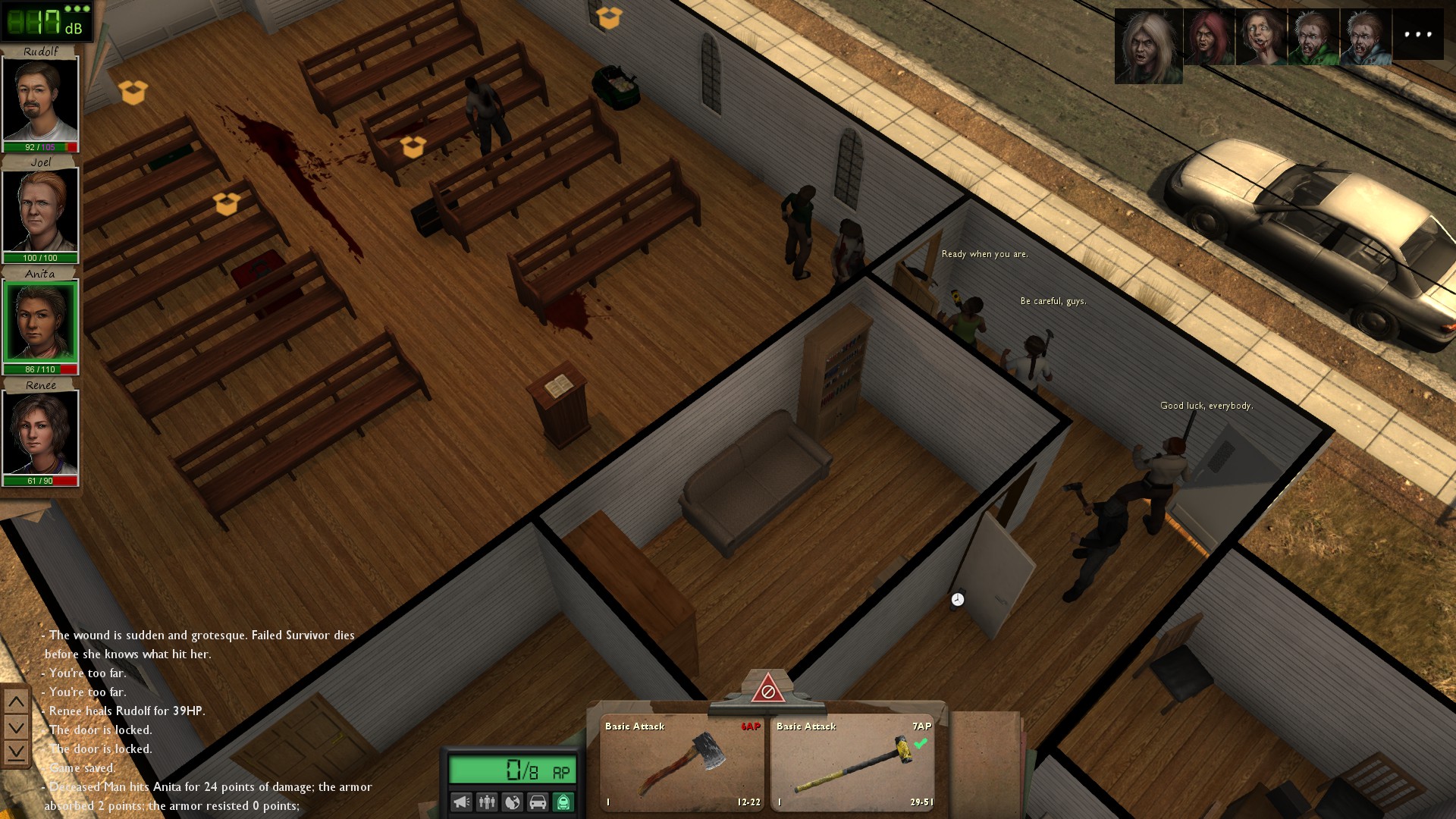This screenshot has height=819, width=1456.
Task: Select Renee's character portrait
Action: tap(40, 433)
